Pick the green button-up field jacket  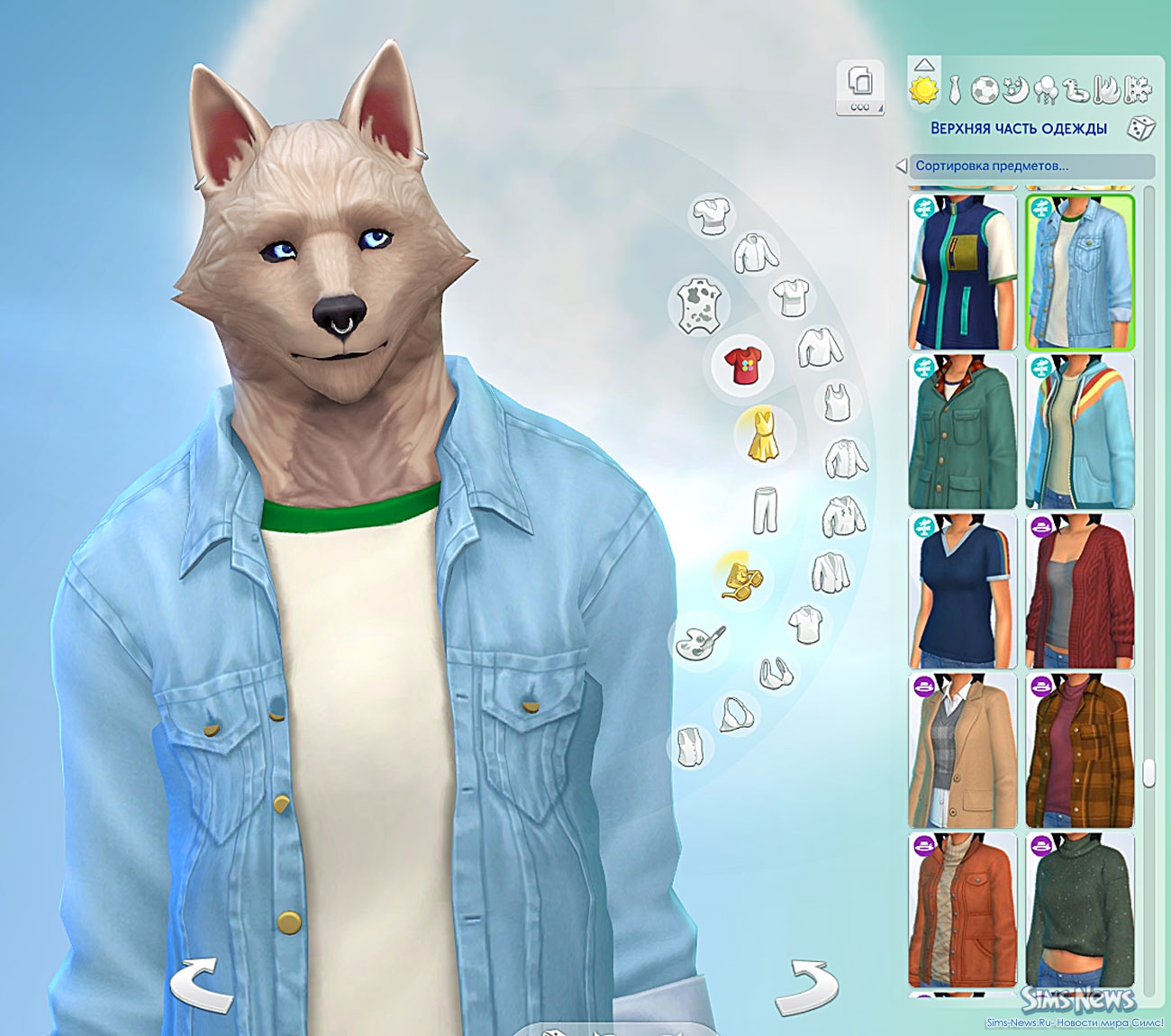(x=963, y=432)
